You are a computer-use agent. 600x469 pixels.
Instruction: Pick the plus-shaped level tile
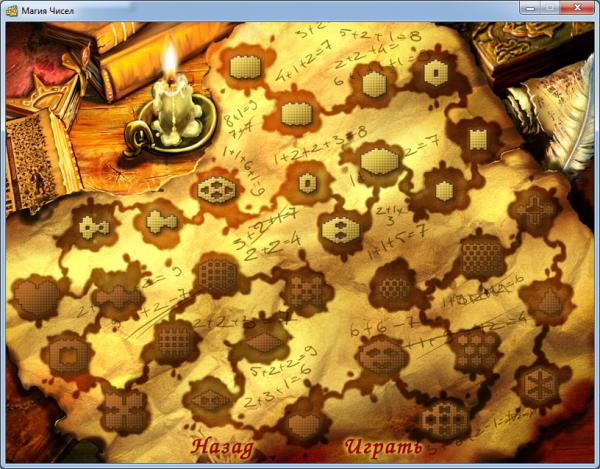point(535,209)
